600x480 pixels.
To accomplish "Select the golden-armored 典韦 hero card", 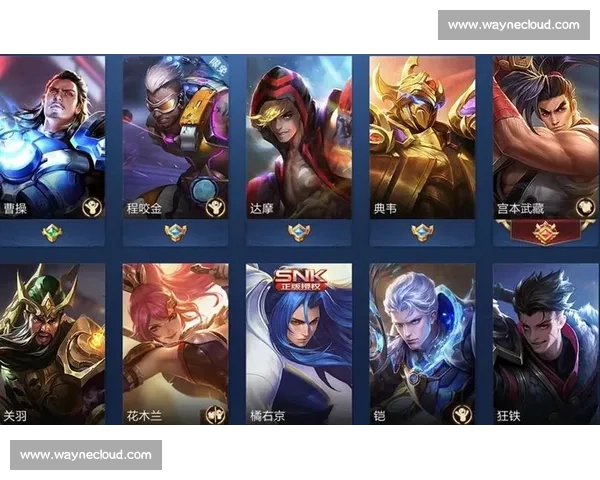I will click(x=422, y=137).
